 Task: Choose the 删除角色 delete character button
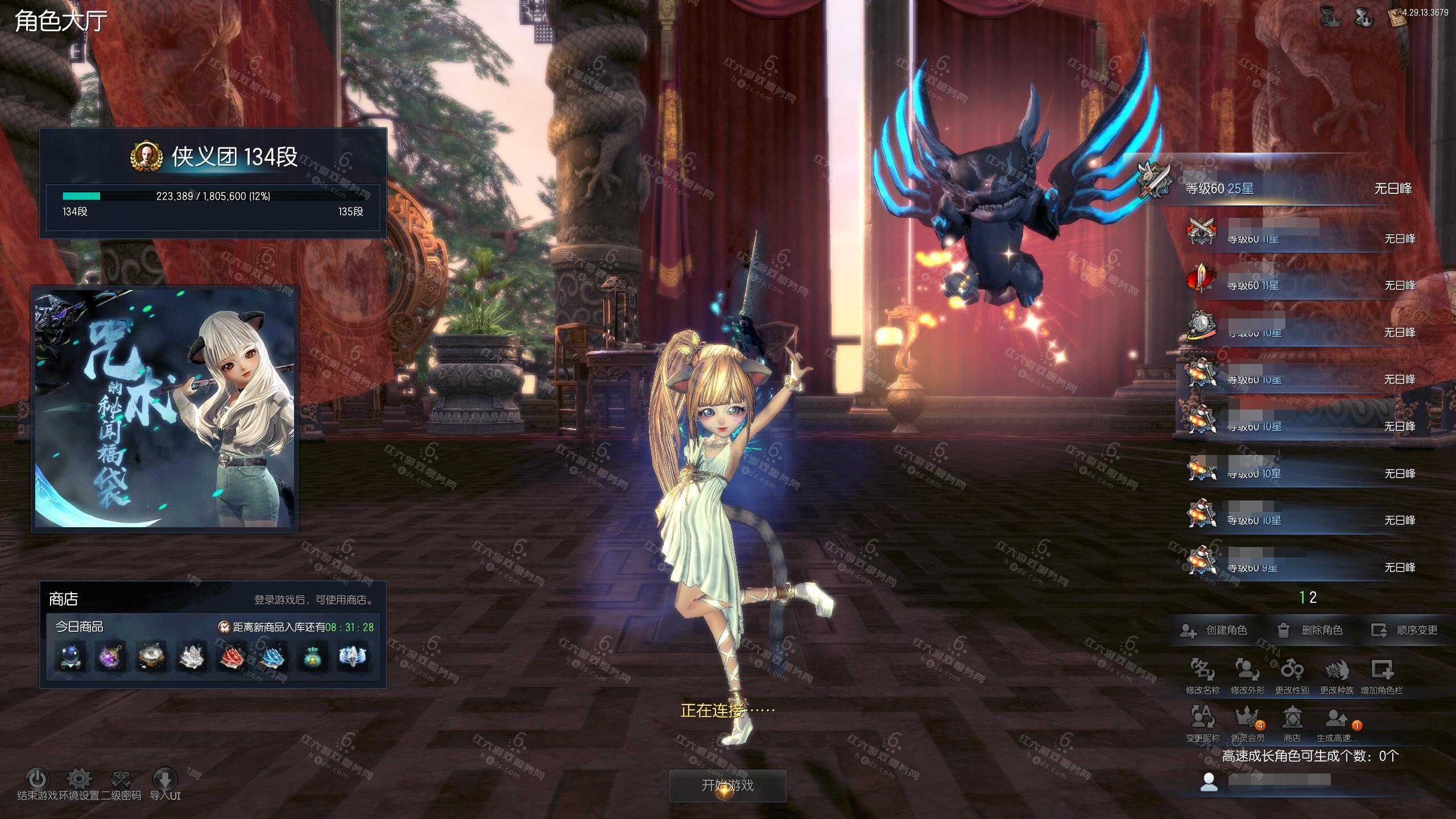1310,630
